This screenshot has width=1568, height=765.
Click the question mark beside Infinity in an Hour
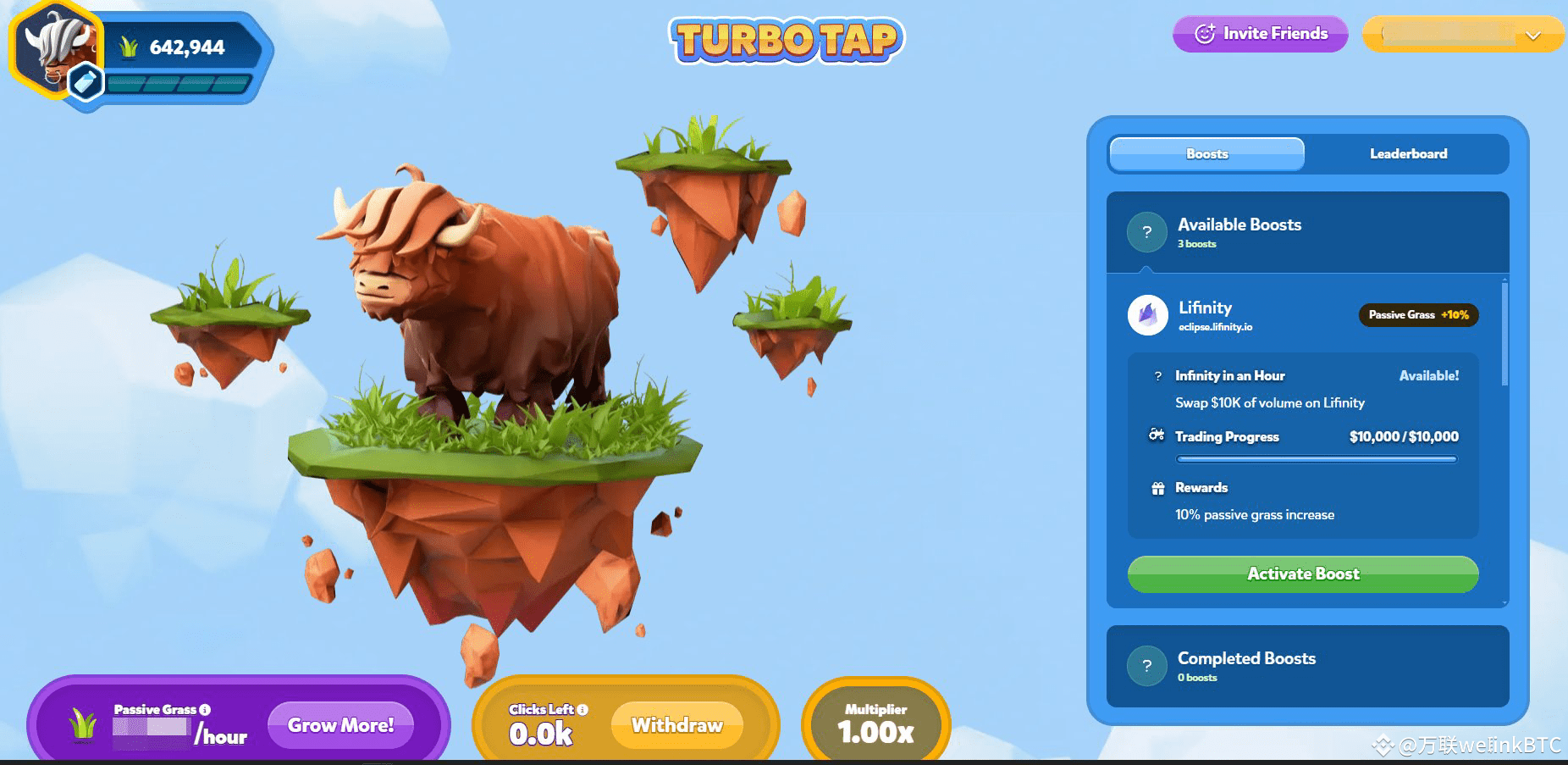[1157, 375]
